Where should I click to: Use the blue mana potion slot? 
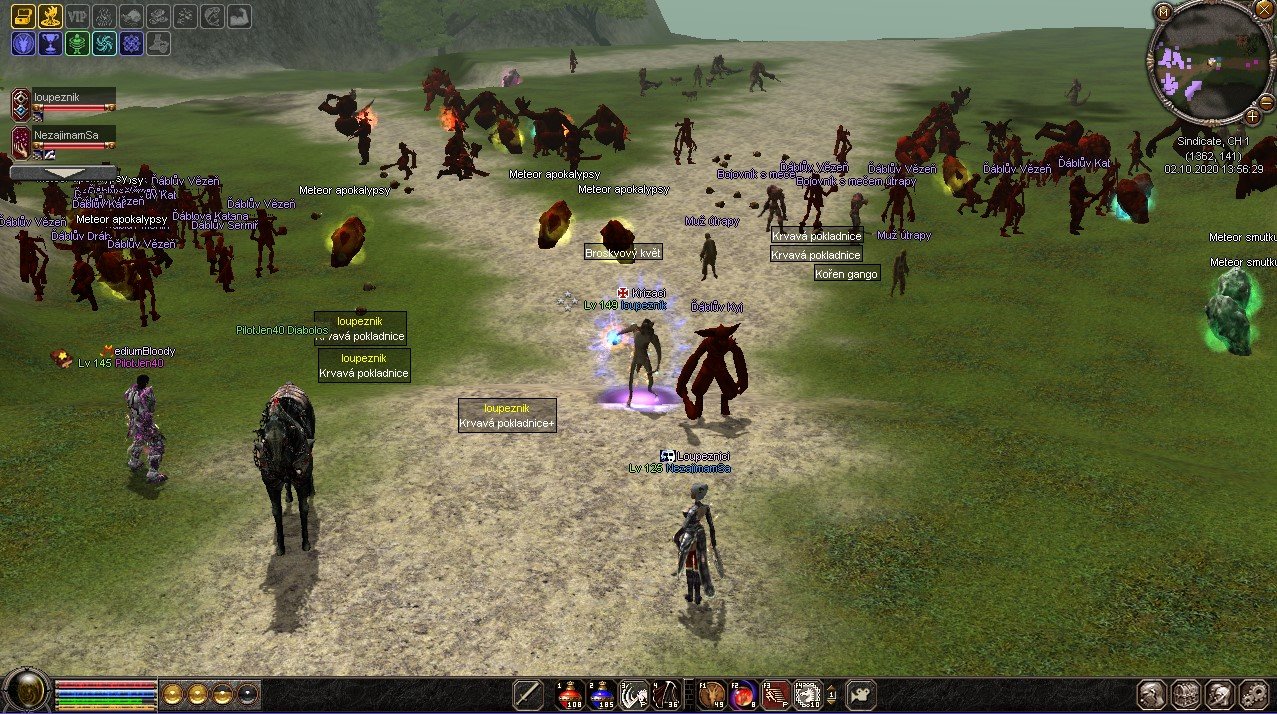(602, 693)
